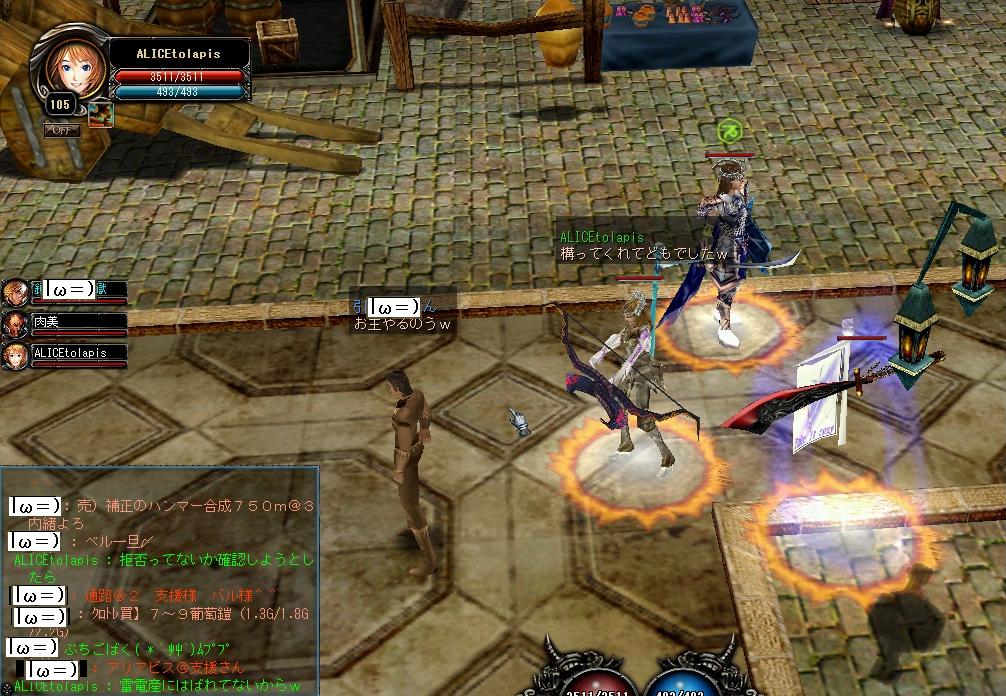This screenshot has height=696, width=1006.
Task: Select ALICEtolapis in the party list
Action: coord(80,353)
